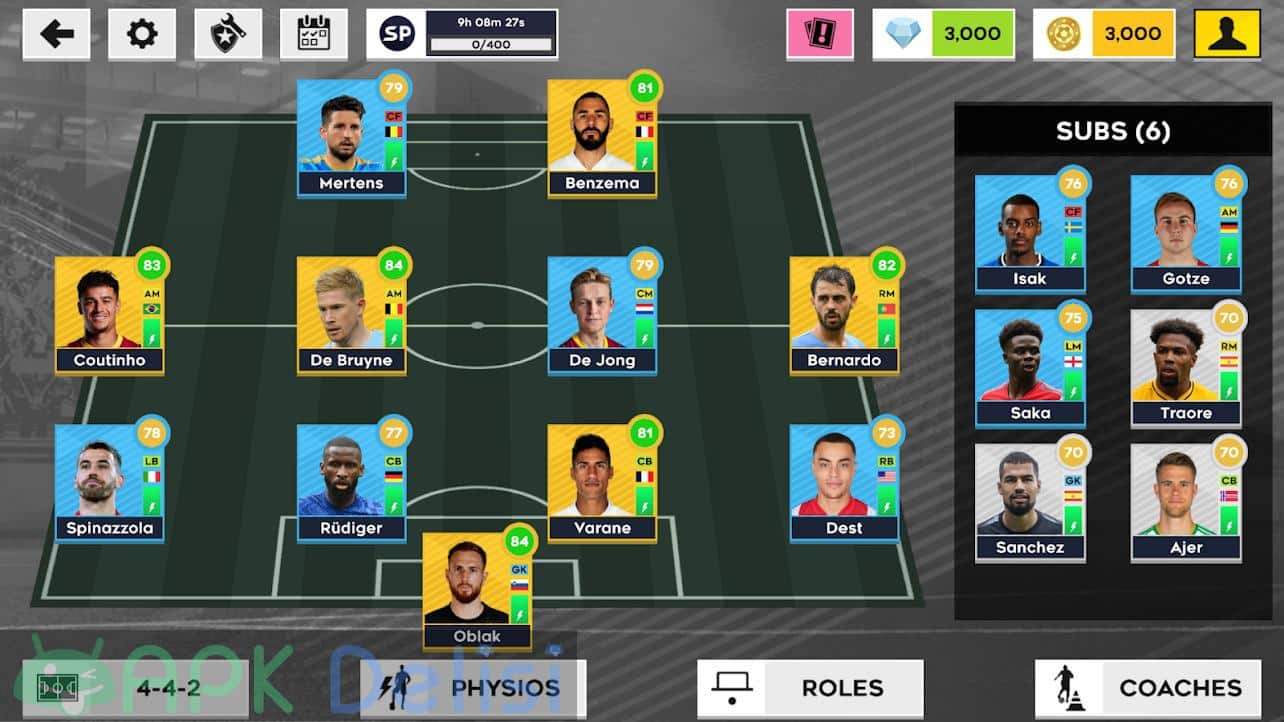Image resolution: width=1284 pixels, height=722 pixels.
Task: Open the pink cards alert button
Action: pyautogui.click(x=820, y=34)
